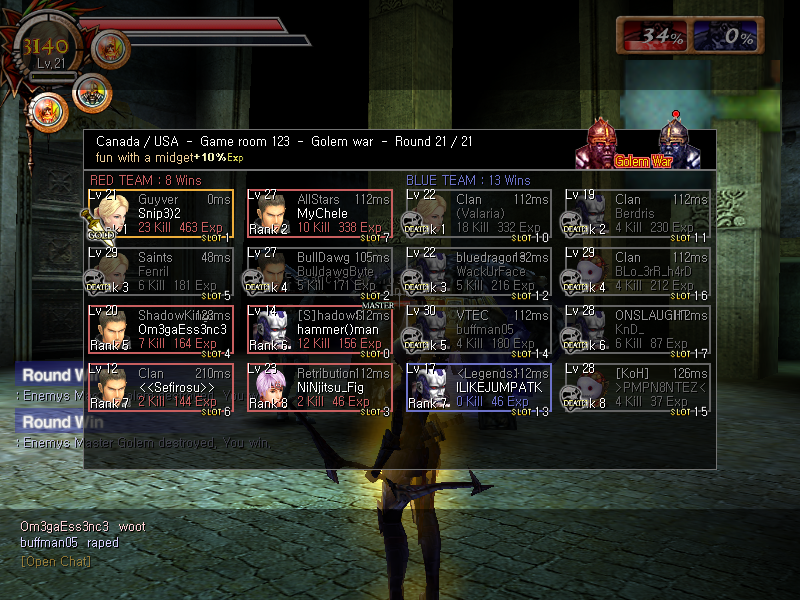This screenshot has height=600, width=800.
Task: Select the hammer()man player card
Action: coord(320,330)
